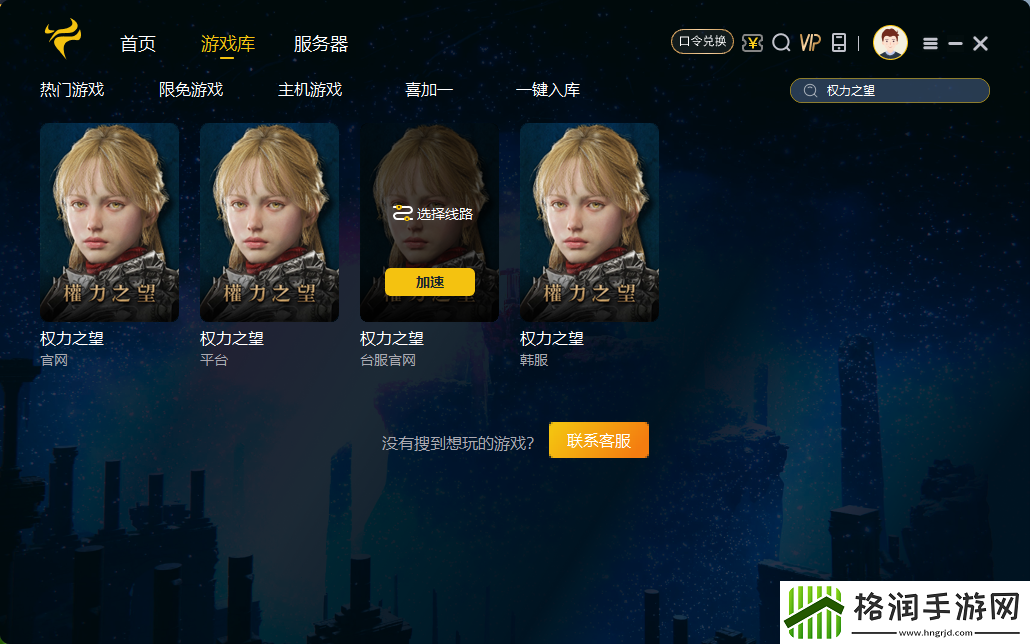1030x644 pixels.
Task: Select the 权力之望 平台 game card
Action: [270, 222]
